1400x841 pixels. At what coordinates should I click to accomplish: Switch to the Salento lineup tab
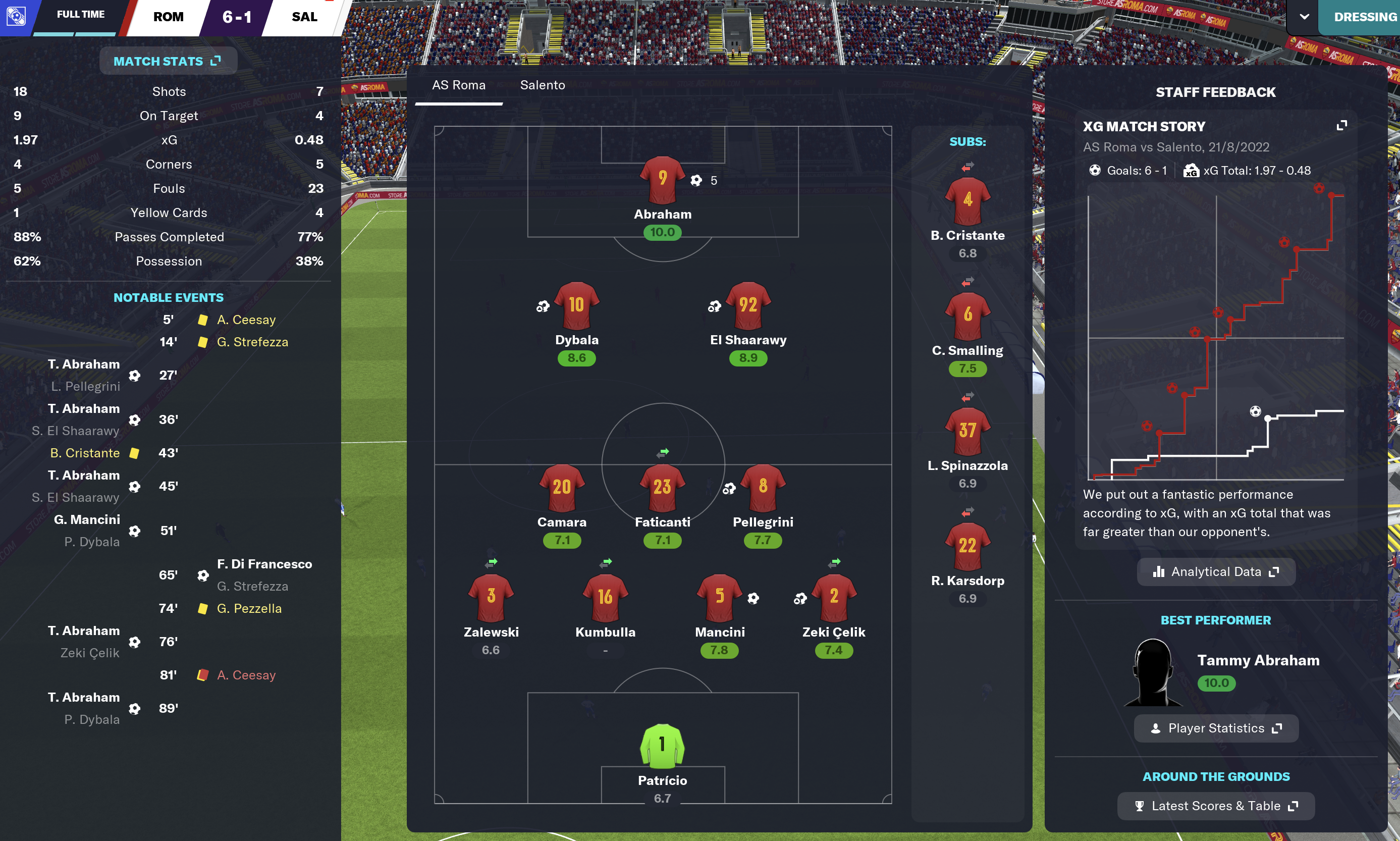[542, 85]
